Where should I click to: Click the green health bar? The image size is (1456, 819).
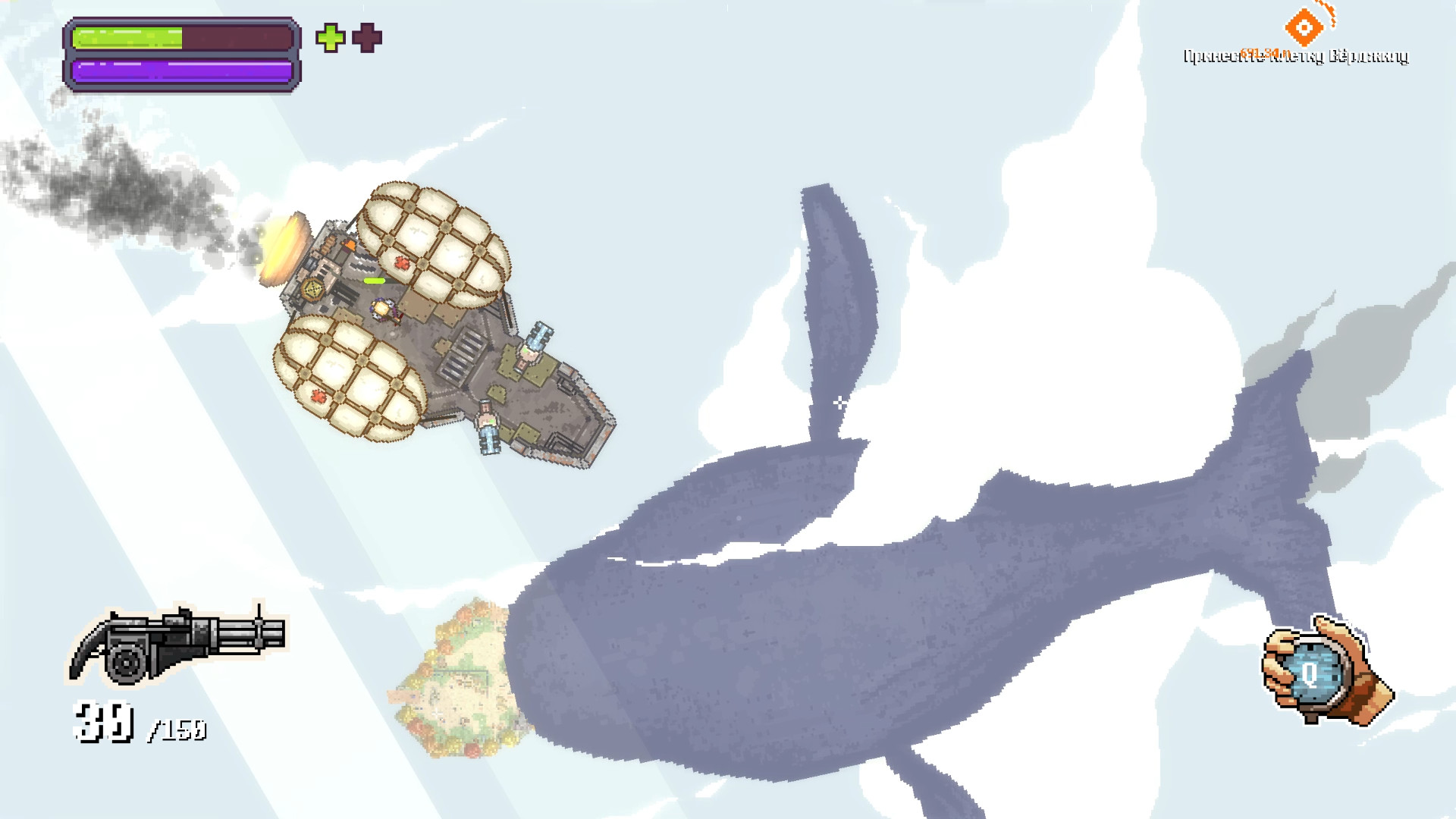pyautogui.click(x=129, y=36)
